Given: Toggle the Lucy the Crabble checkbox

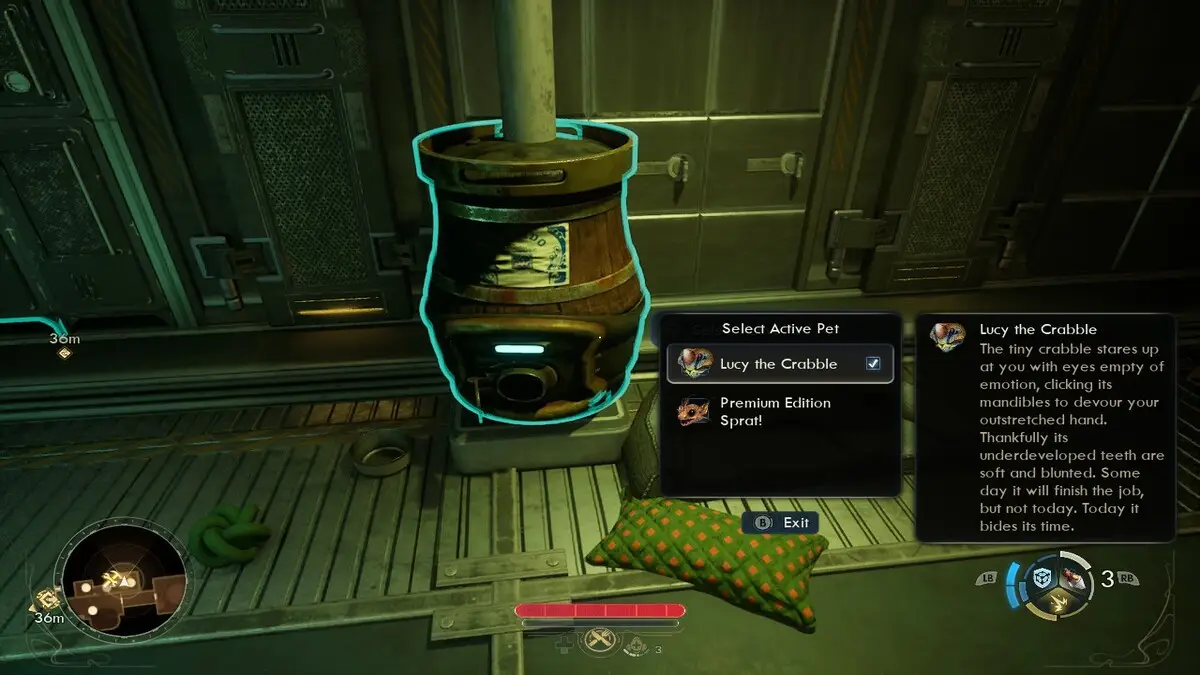Looking at the screenshot, I should 873,364.
